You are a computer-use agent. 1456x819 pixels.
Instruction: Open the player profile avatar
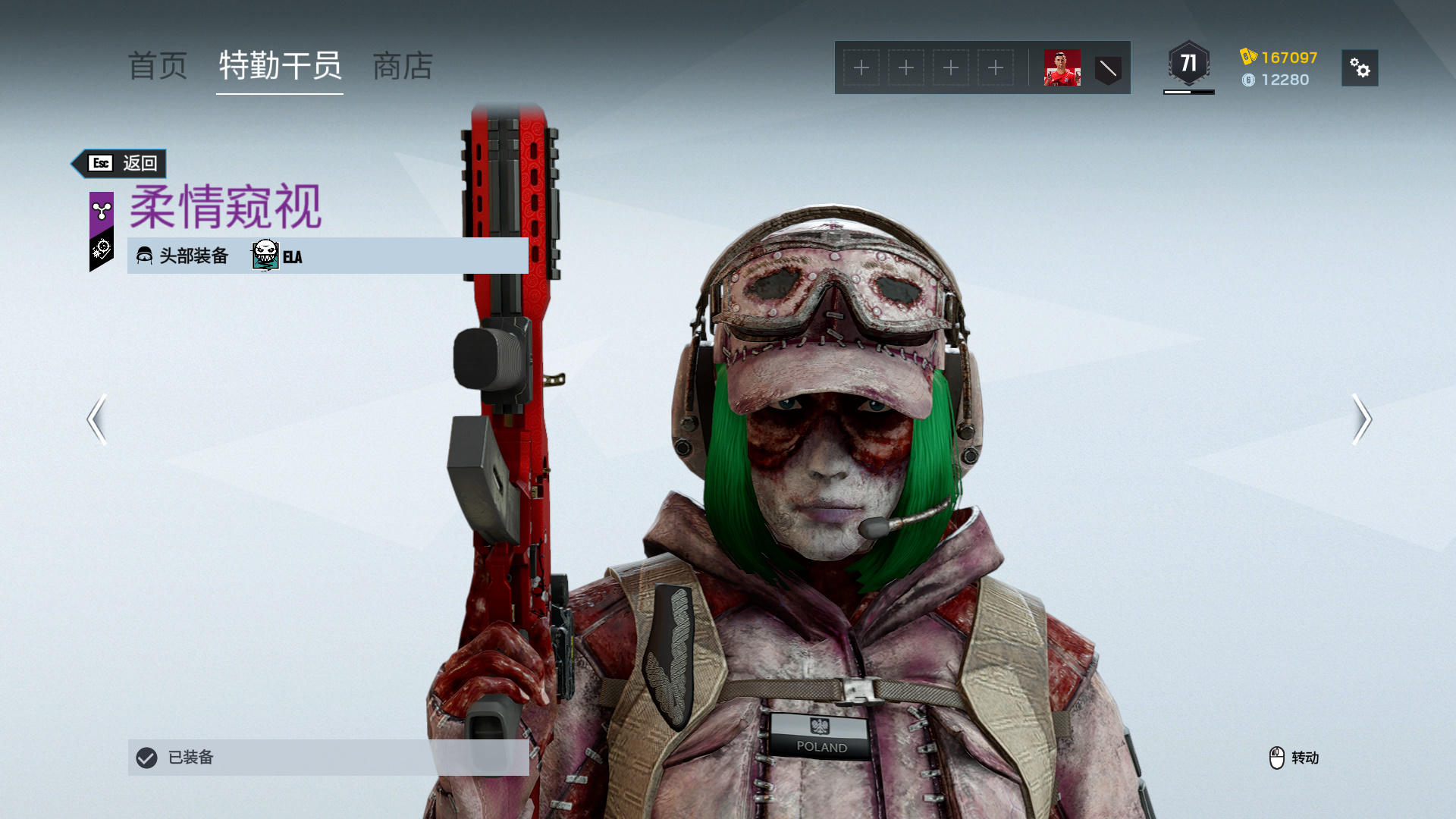1062,68
